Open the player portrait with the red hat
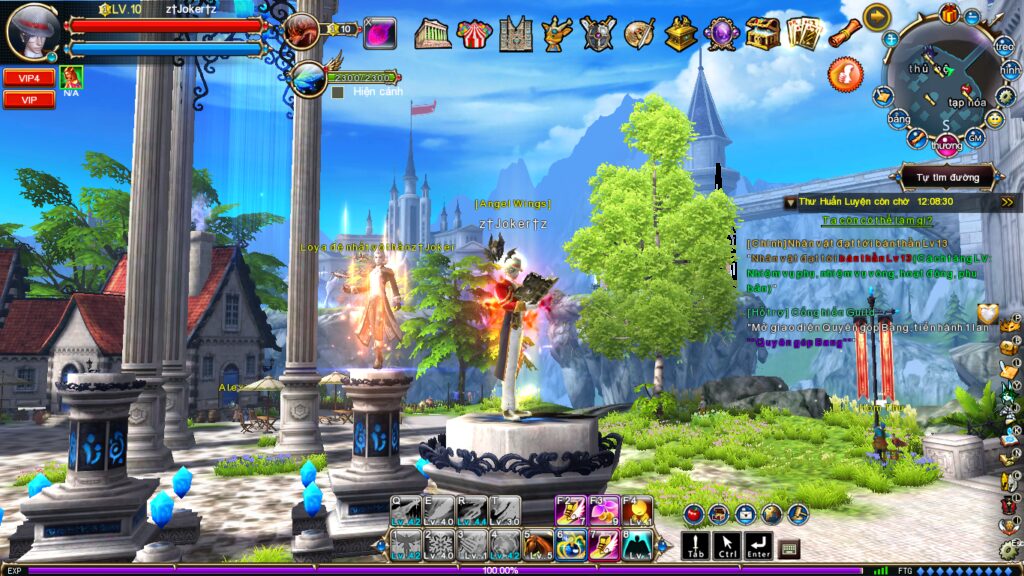The image size is (1024, 576). [32, 31]
